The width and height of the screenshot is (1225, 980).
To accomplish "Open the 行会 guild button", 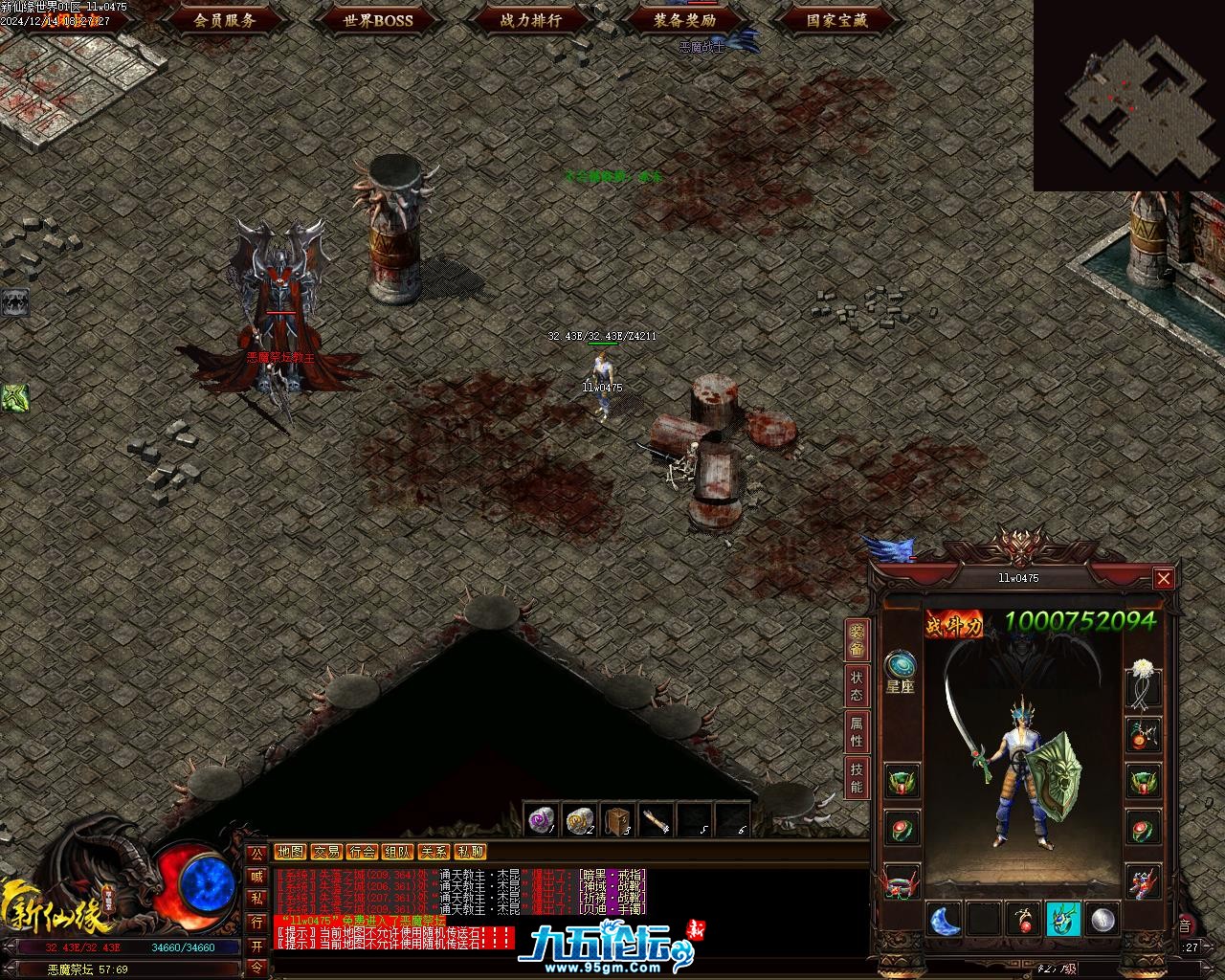I will (x=362, y=852).
